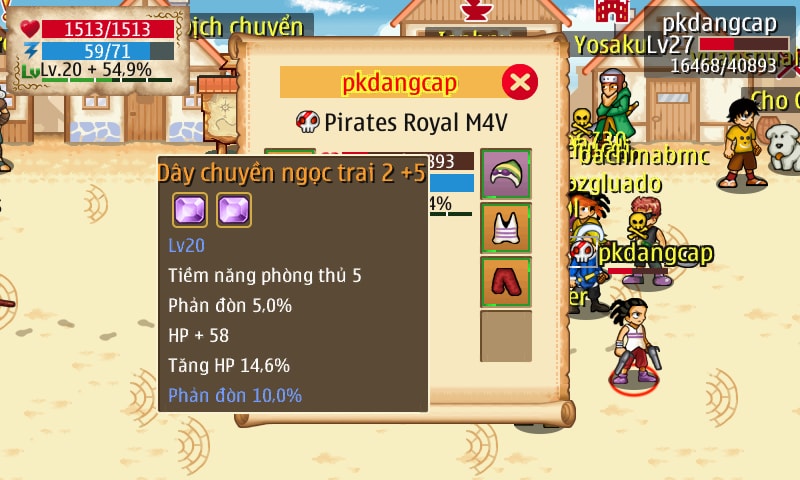The height and width of the screenshot is (480, 800).
Task: Click the pkdangcap Lv27 target frame
Action: 718,44
